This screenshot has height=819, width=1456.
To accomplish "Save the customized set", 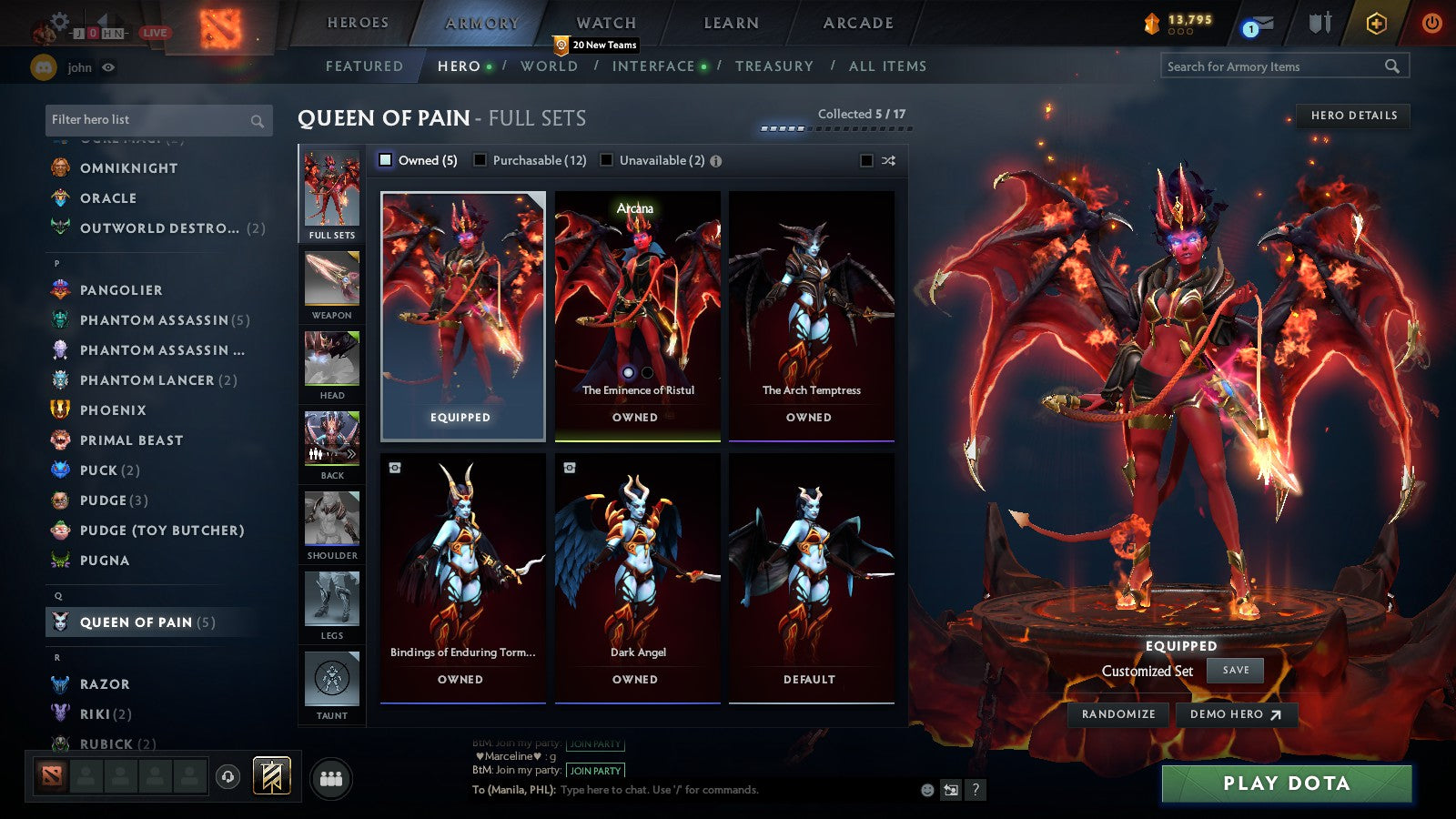I will [1235, 671].
